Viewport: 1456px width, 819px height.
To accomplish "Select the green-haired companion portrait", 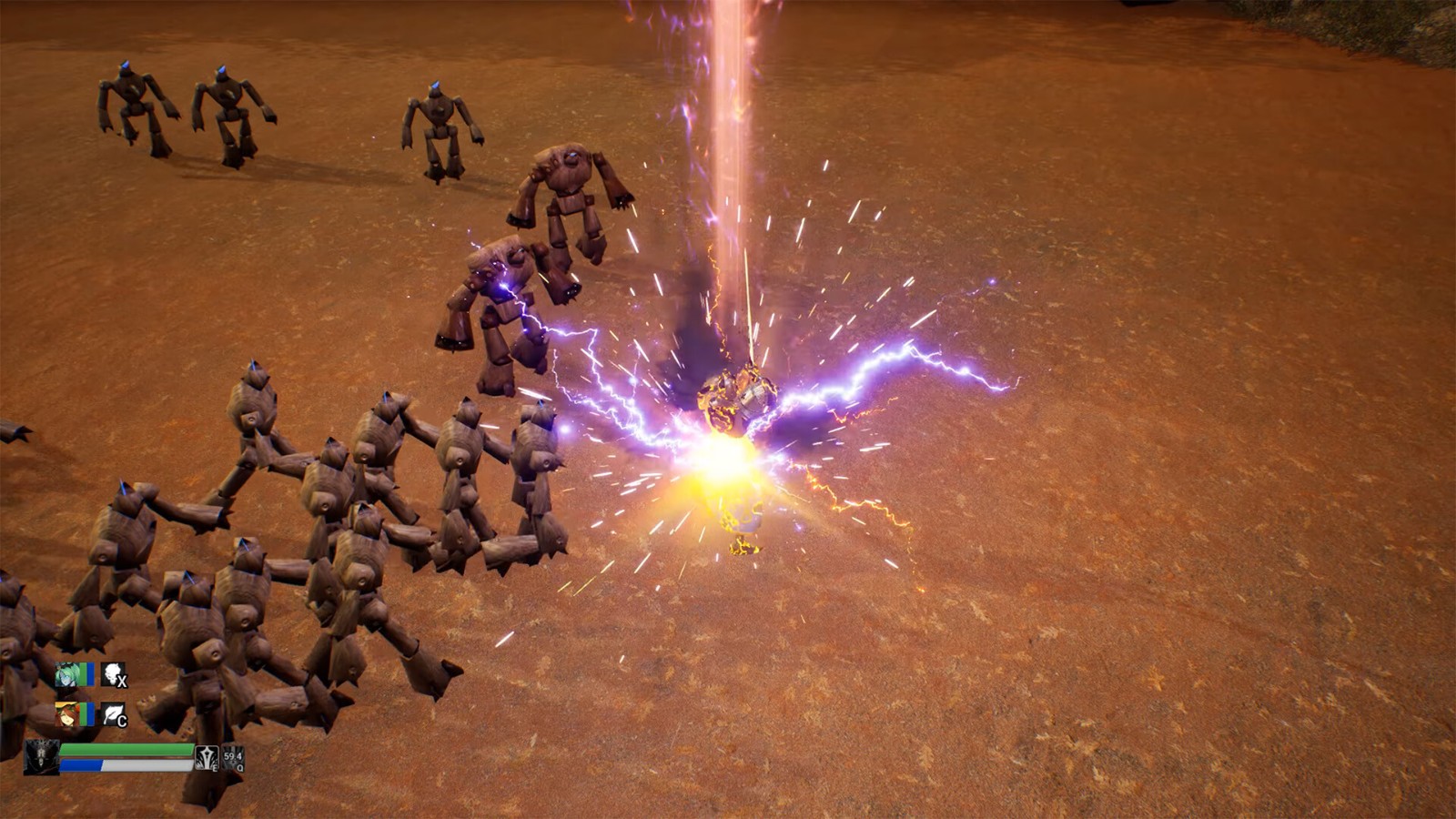I will click(x=68, y=674).
